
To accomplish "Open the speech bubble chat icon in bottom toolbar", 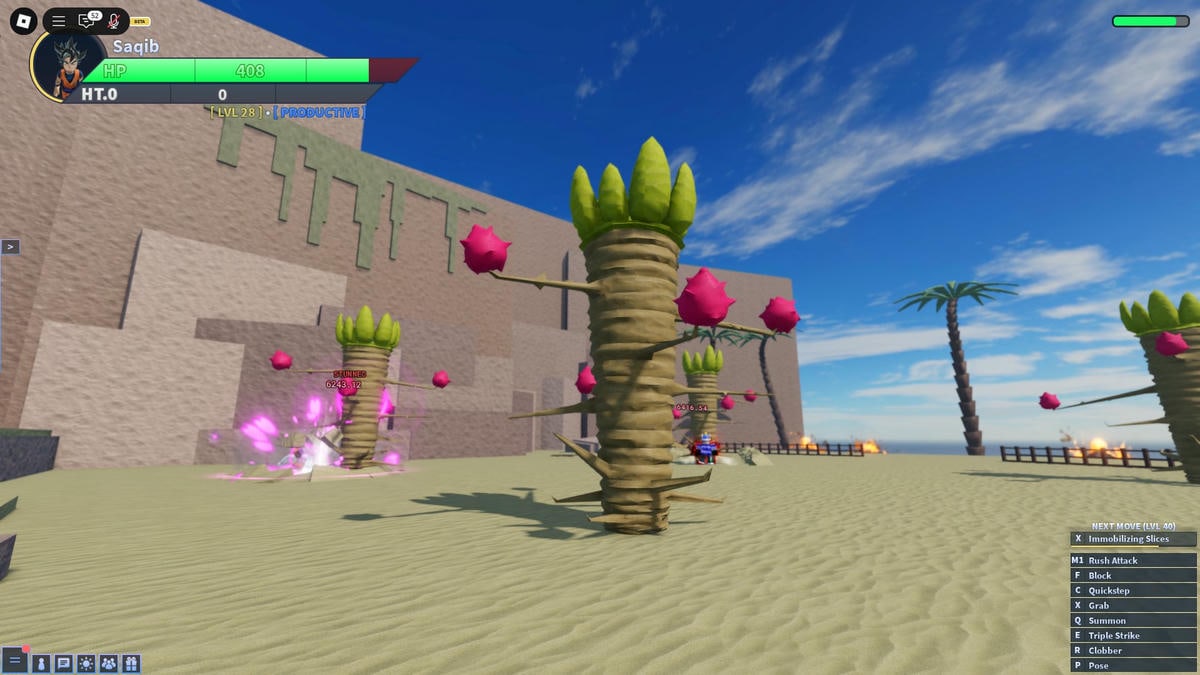I will click(x=64, y=663).
